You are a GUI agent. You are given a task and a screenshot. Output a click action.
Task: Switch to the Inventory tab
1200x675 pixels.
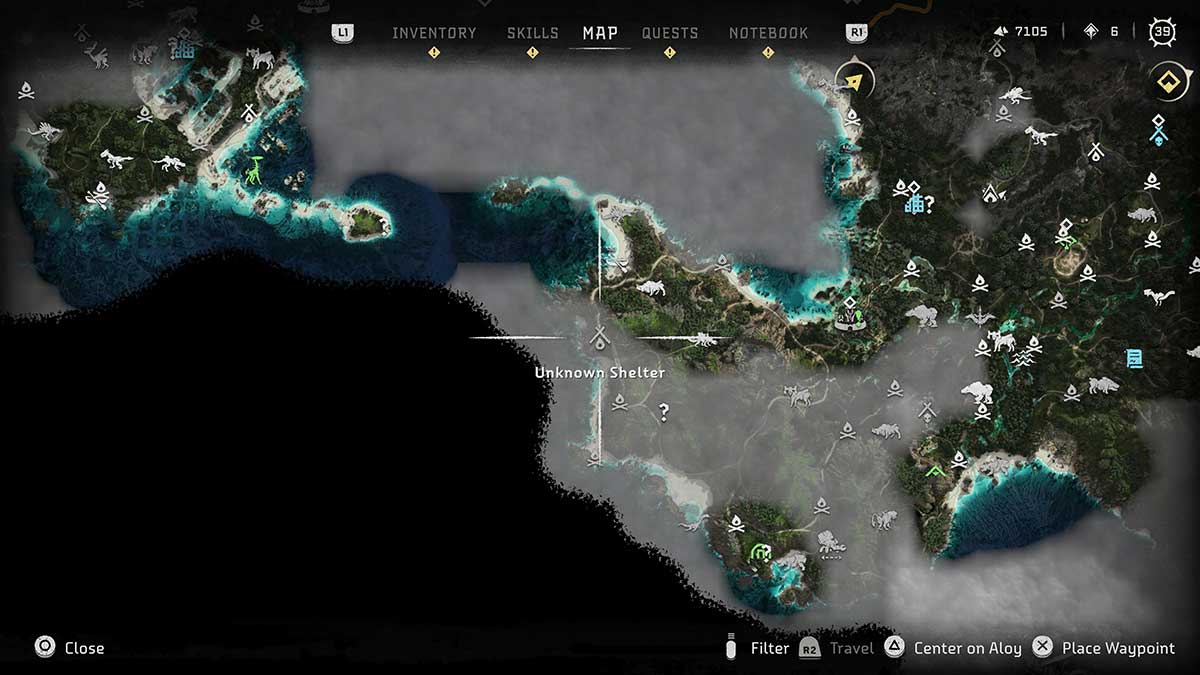click(434, 33)
